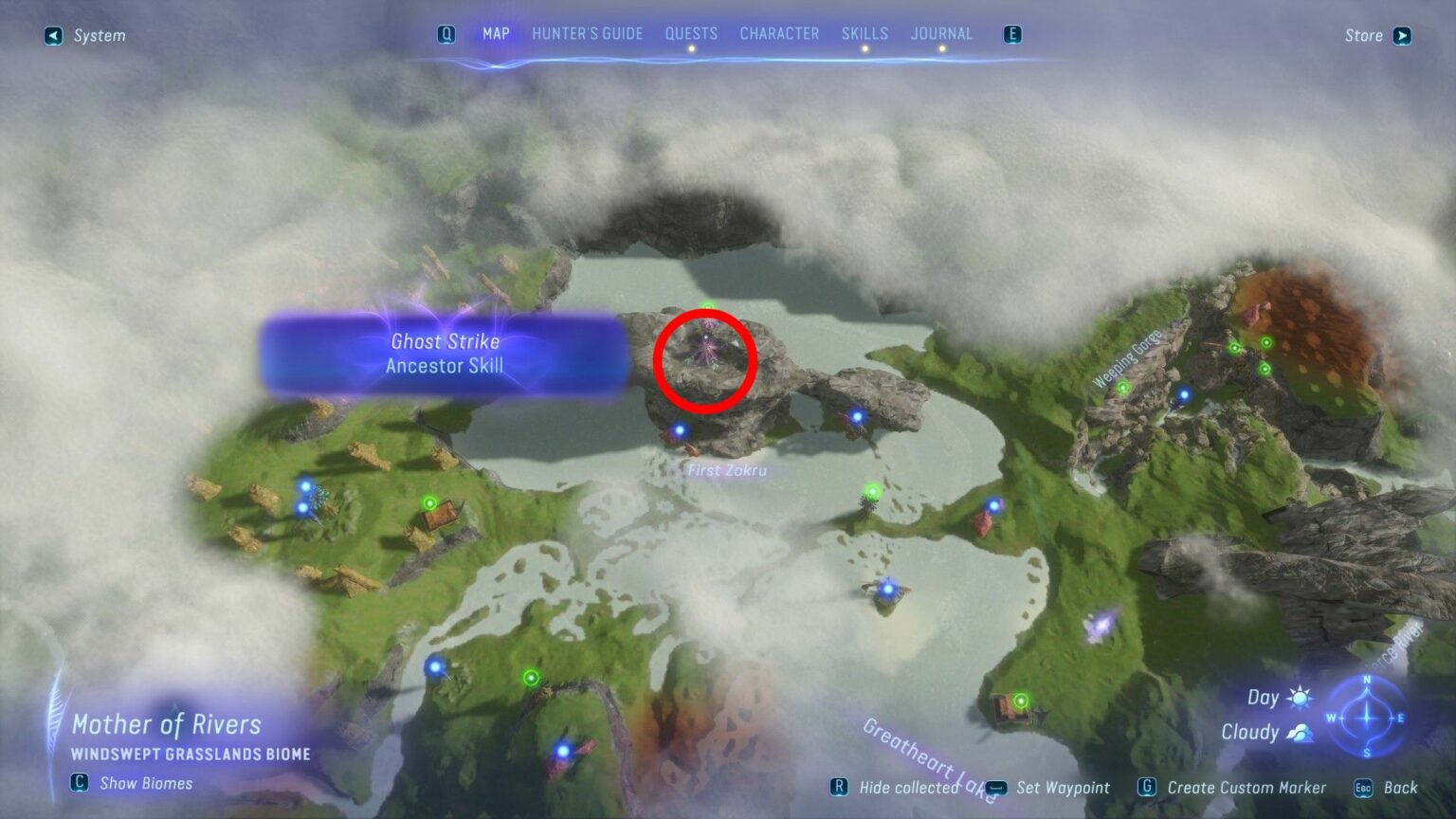Open the HUNTER'S GUIDE tab

(x=586, y=33)
